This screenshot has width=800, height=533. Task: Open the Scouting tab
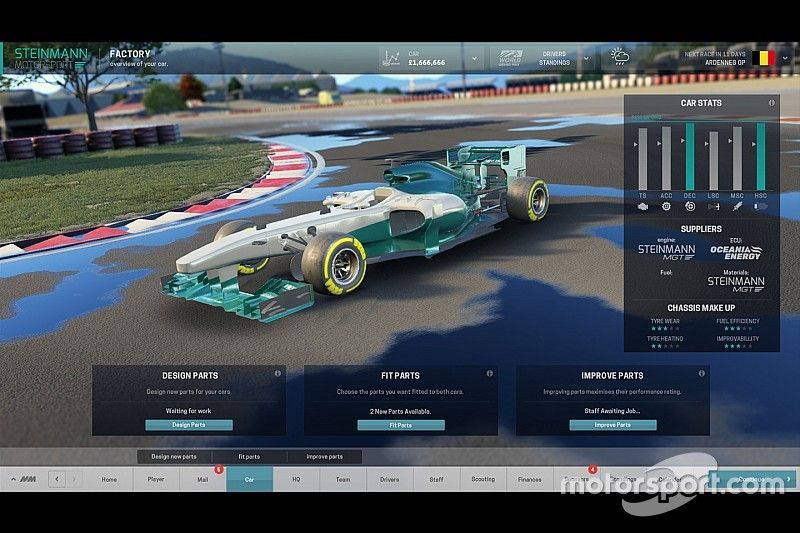coord(483,480)
